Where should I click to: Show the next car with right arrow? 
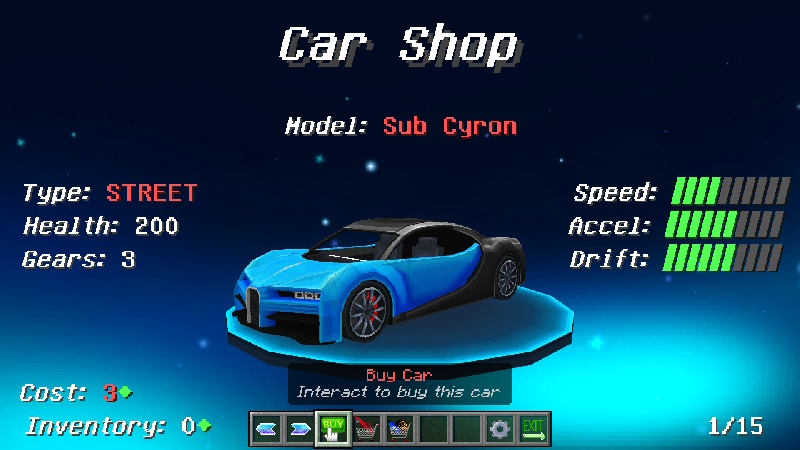(299, 429)
